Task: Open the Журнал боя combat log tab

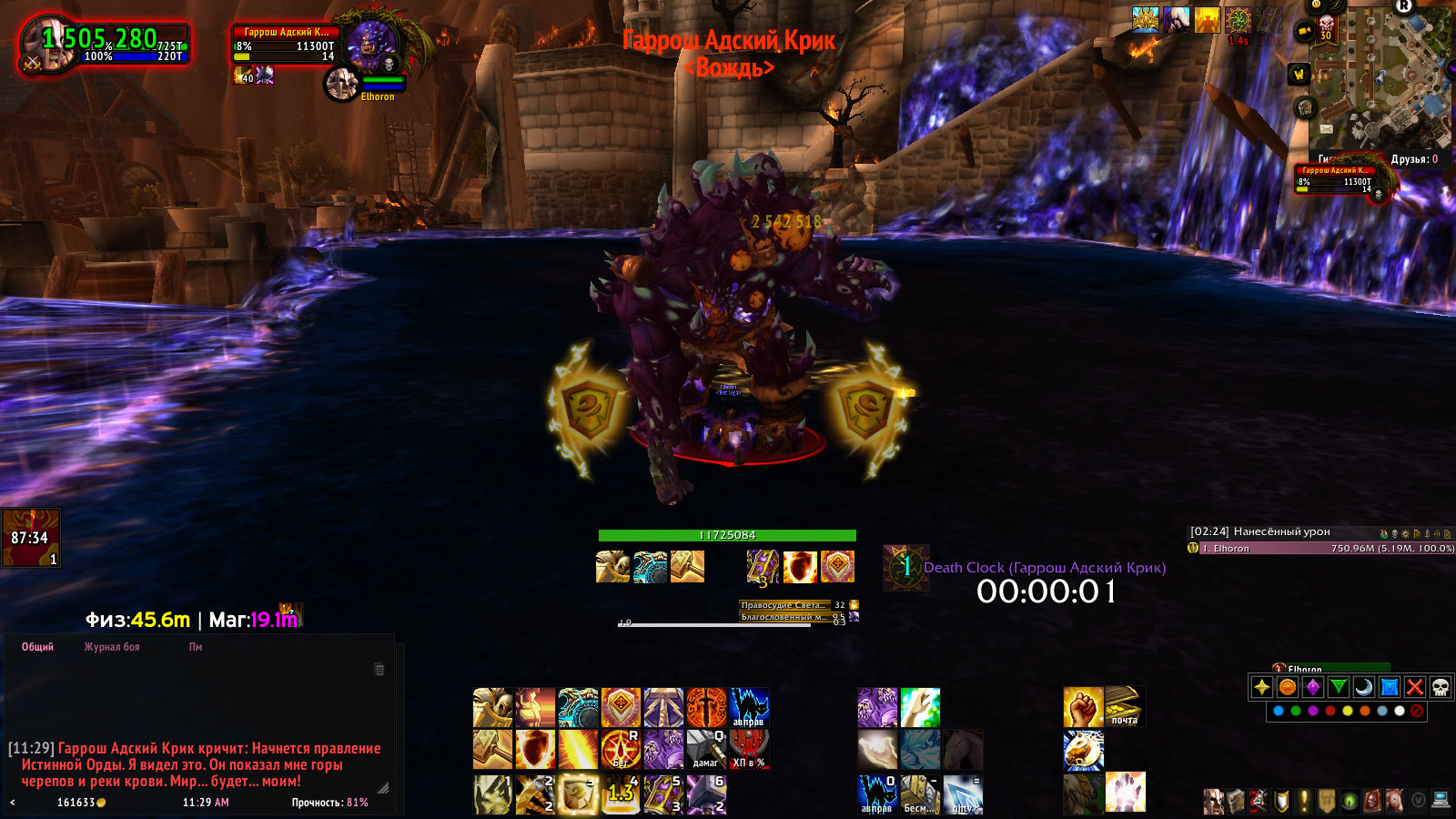Action: 112,647
